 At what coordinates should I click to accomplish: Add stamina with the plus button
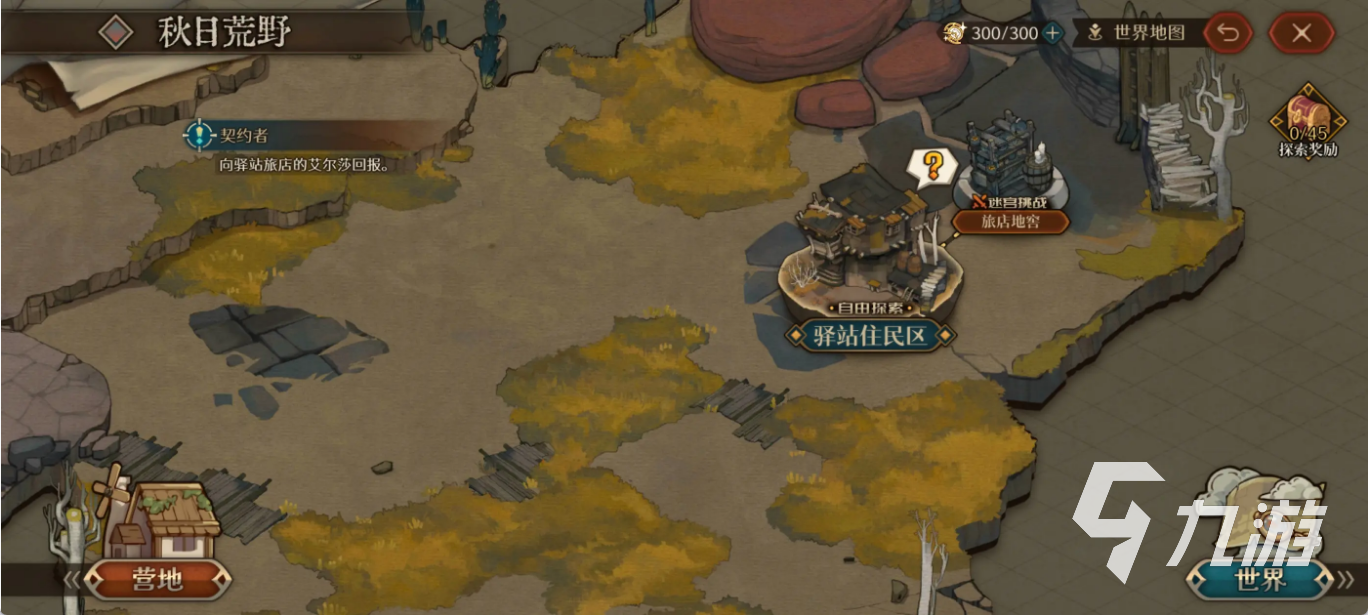pyautogui.click(x=1052, y=33)
